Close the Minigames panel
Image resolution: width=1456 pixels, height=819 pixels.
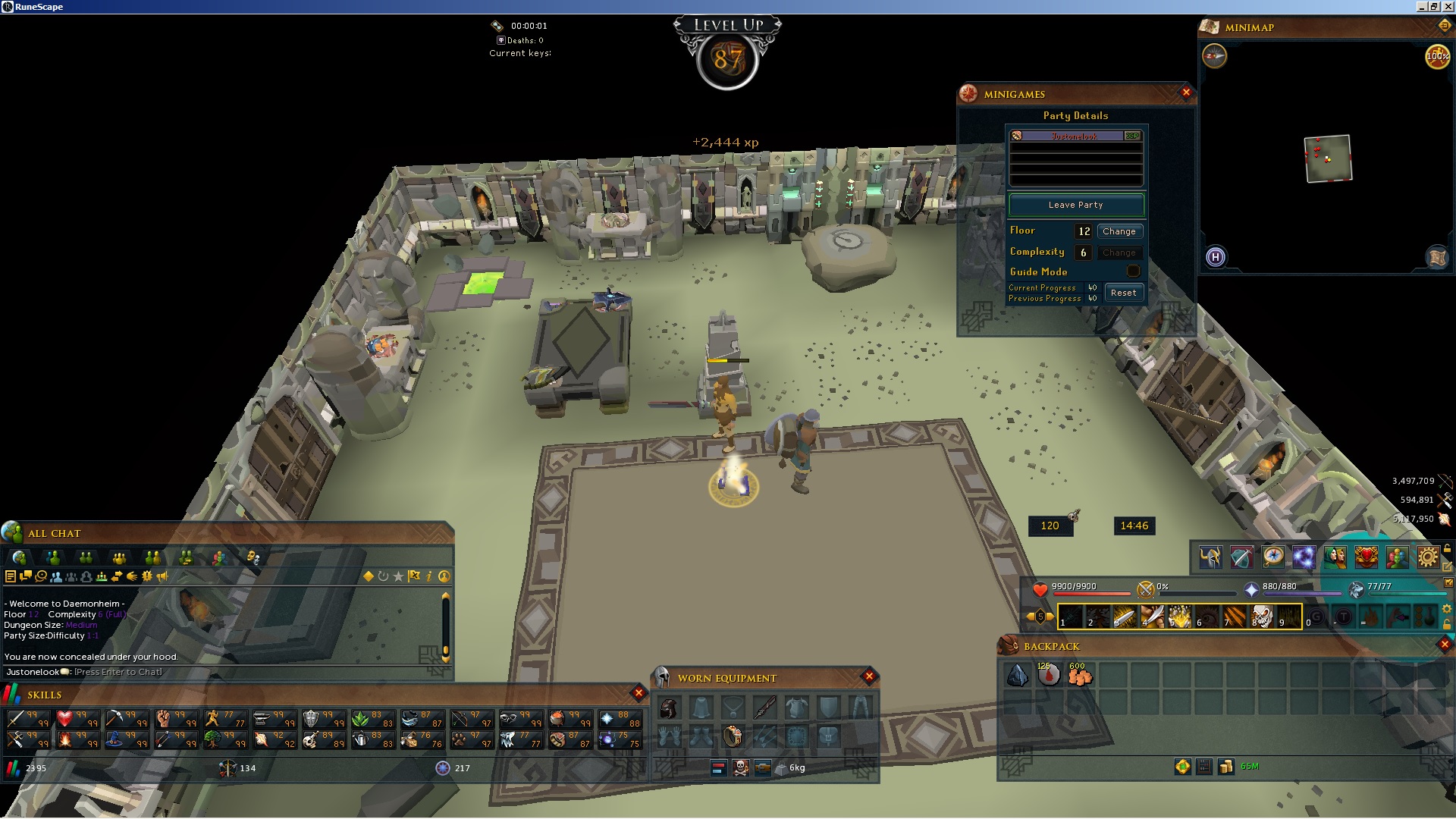pyautogui.click(x=1186, y=93)
